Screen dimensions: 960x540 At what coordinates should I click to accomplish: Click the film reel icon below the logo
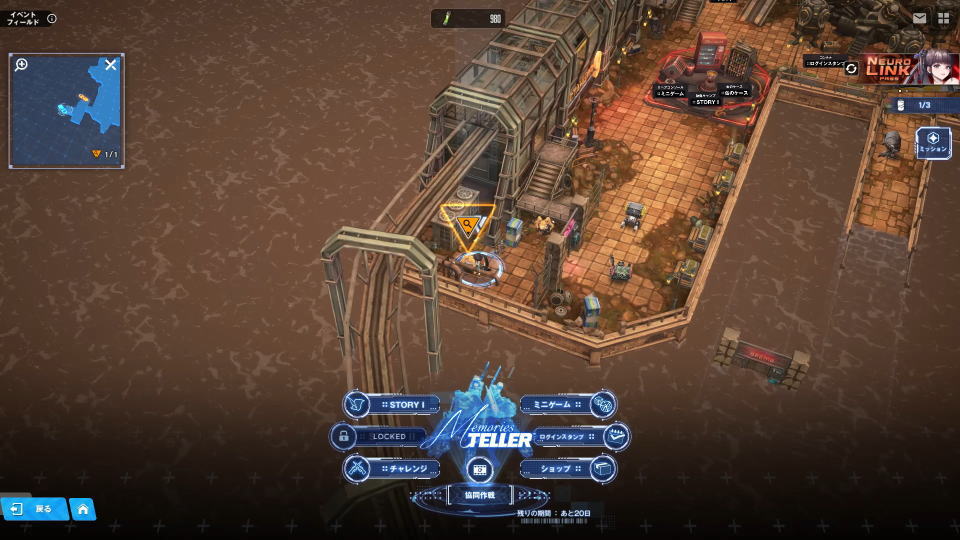481,468
